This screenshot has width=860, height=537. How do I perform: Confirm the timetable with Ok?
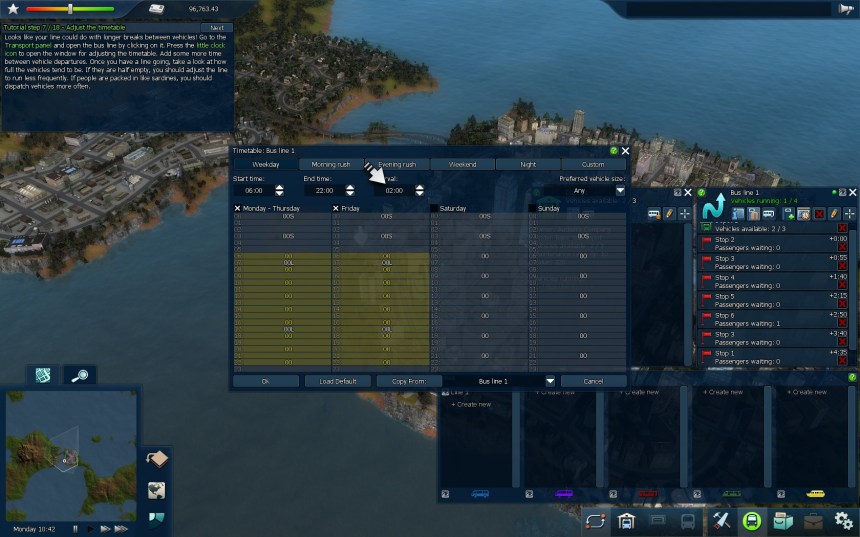tap(265, 381)
